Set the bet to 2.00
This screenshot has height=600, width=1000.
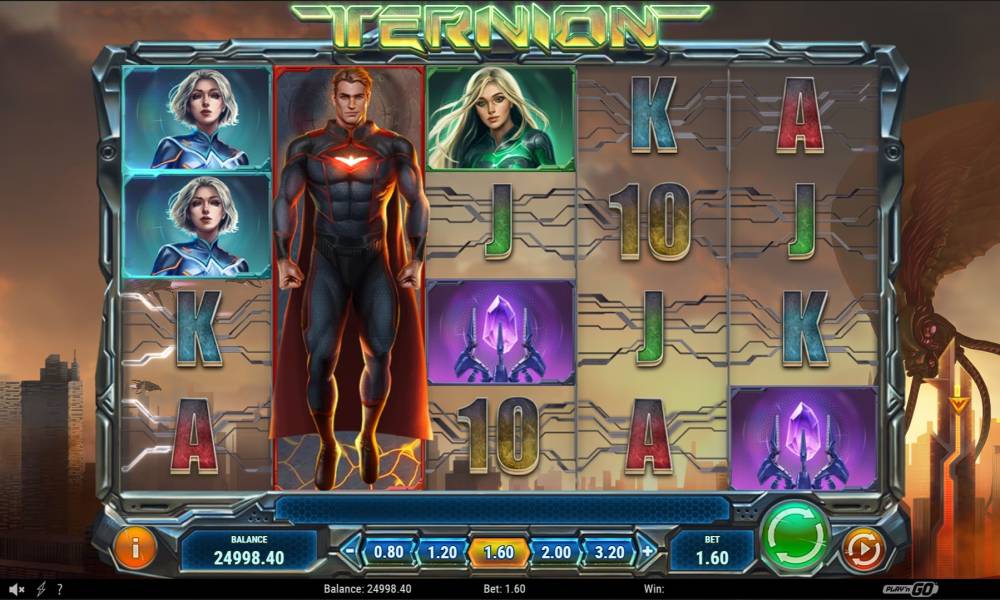[553, 551]
